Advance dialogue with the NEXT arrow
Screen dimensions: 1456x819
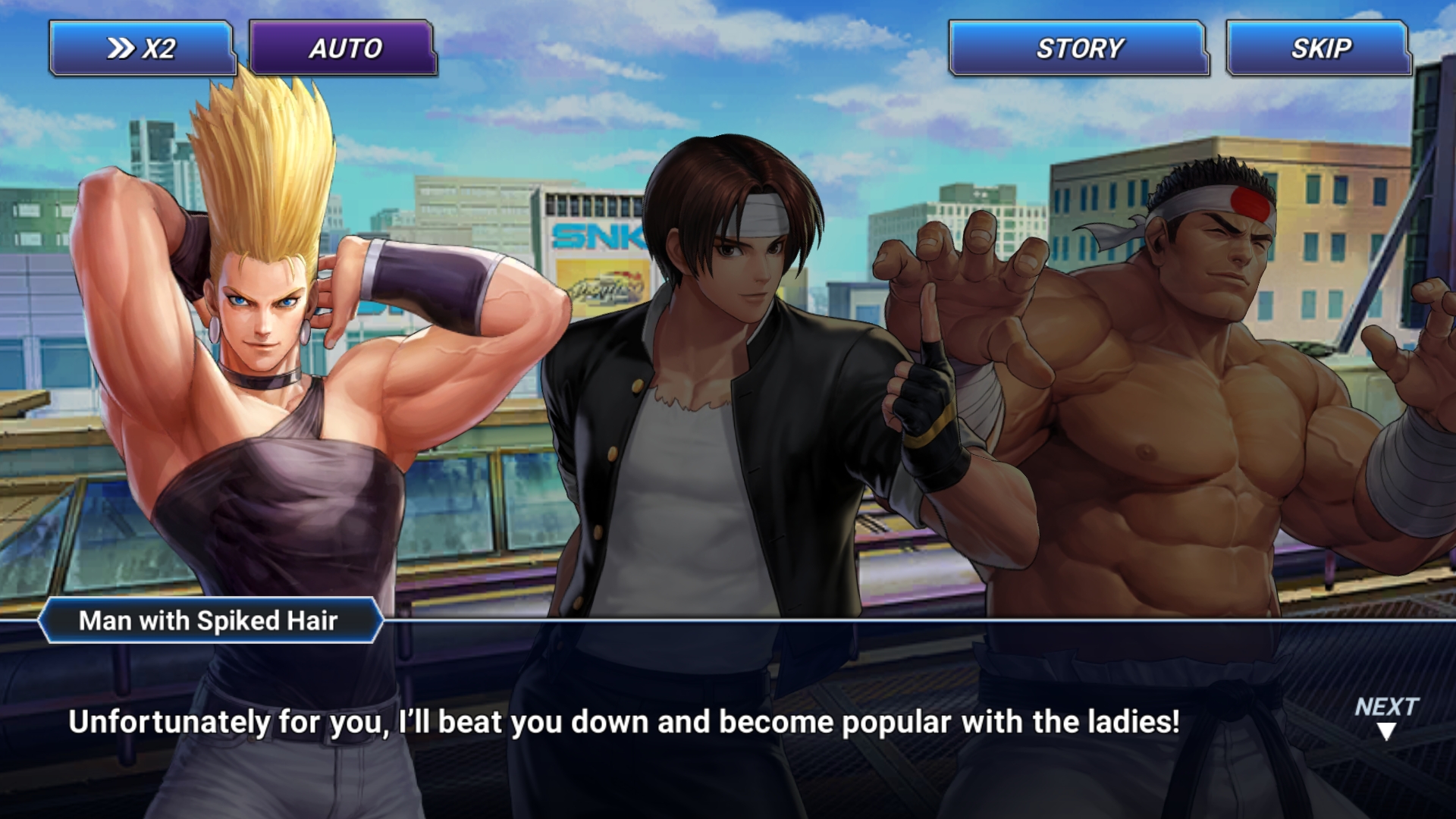[x=1386, y=717]
